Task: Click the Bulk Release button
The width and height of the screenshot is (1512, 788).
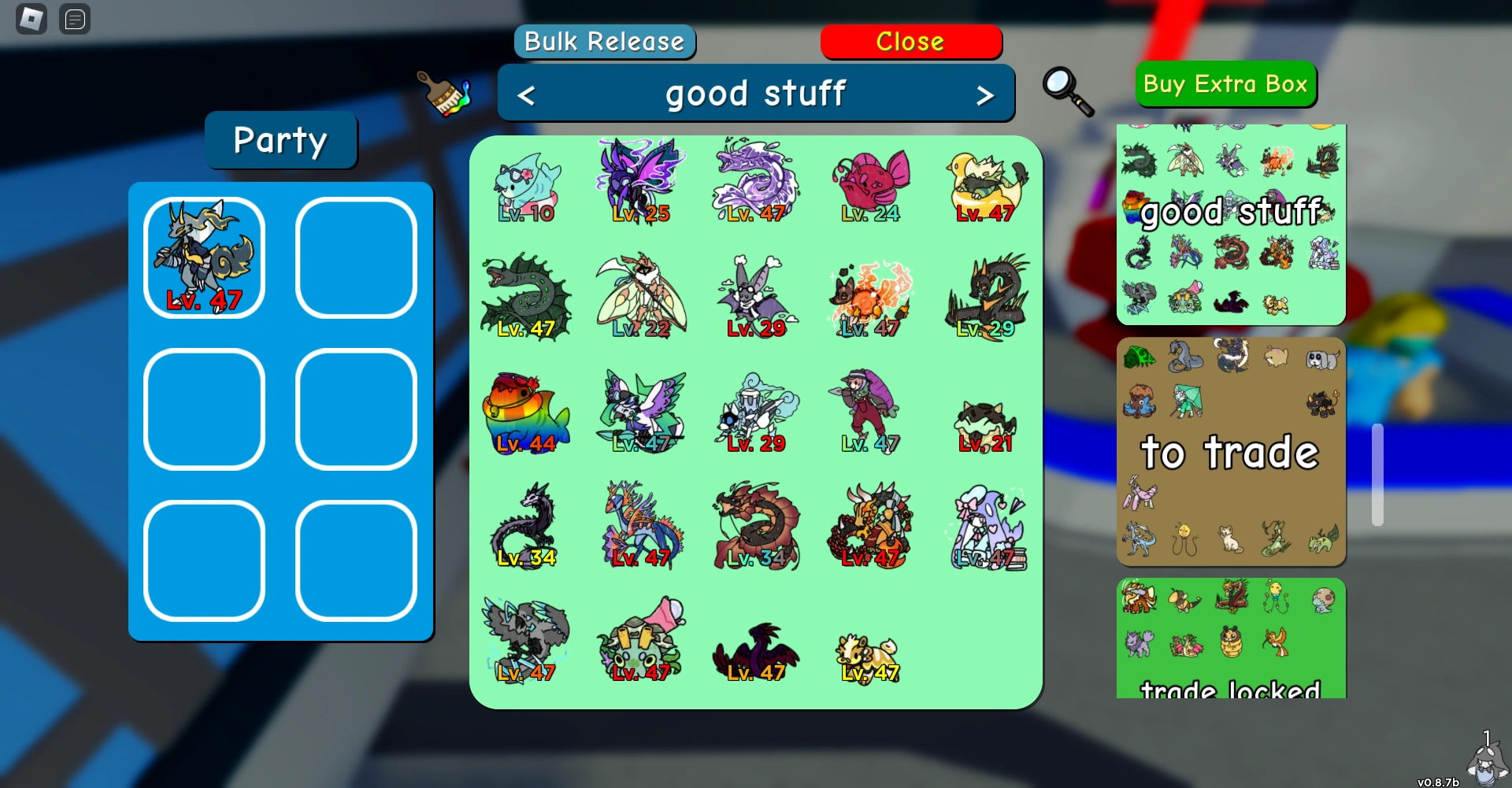Action: (x=604, y=42)
